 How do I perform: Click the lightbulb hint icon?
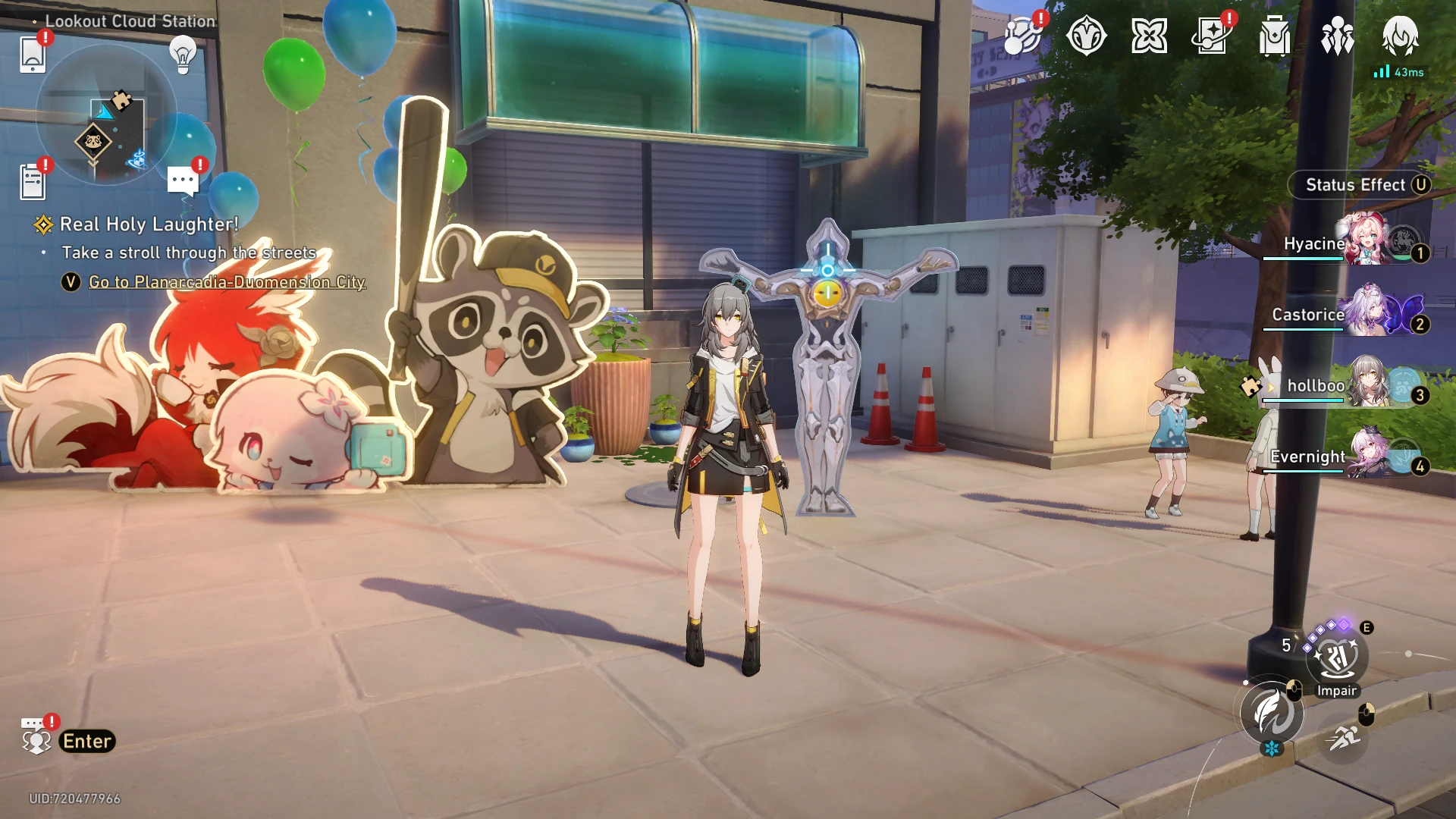click(x=183, y=55)
